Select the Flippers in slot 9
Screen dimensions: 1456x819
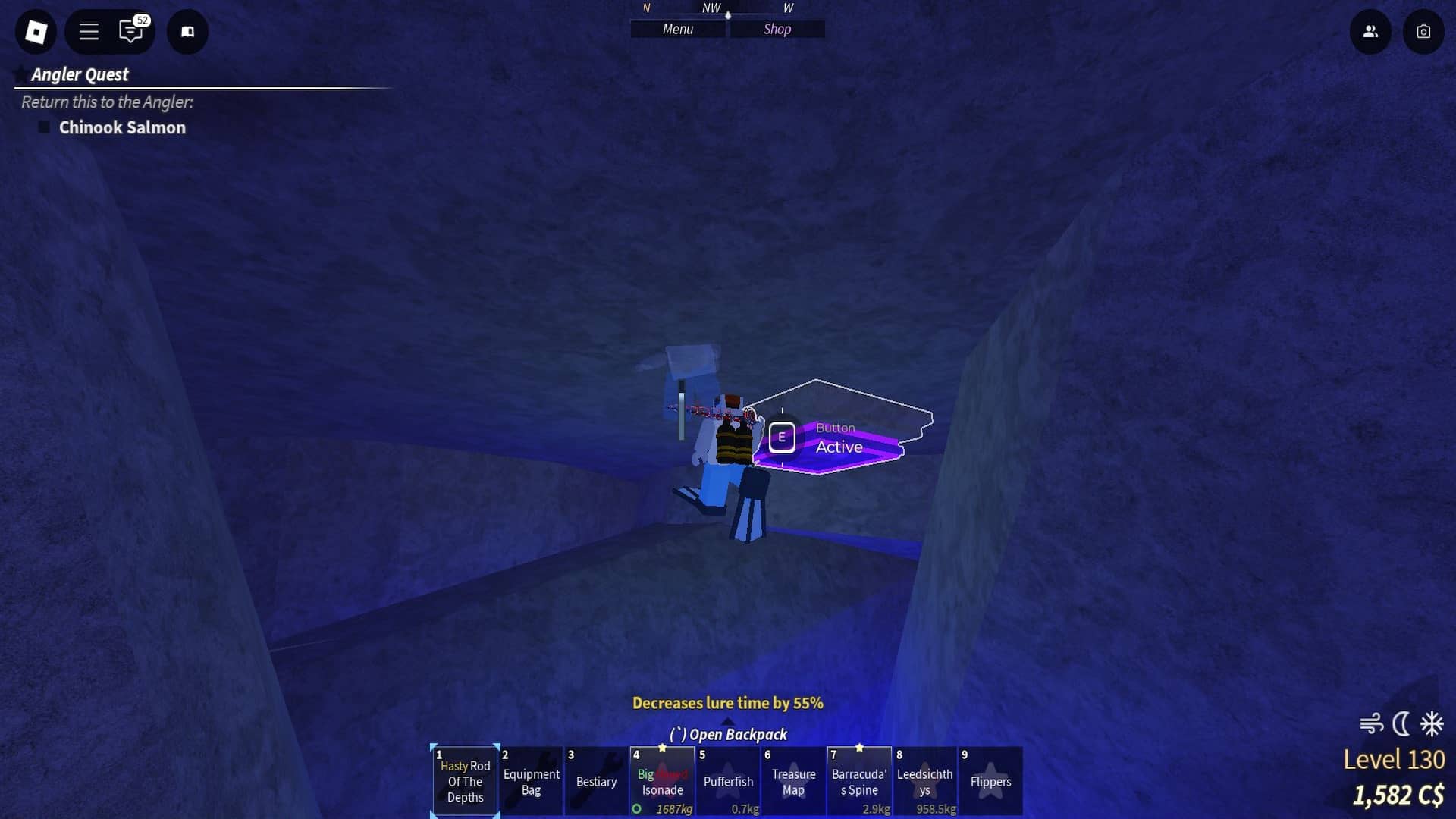pyautogui.click(x=991, y=781)
